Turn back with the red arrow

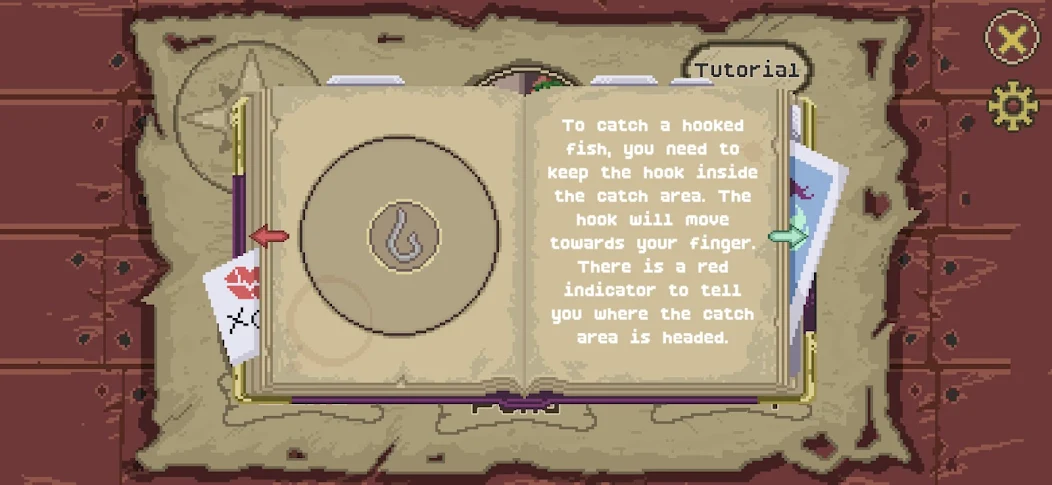pyautogui.click(x=268, y=237)
